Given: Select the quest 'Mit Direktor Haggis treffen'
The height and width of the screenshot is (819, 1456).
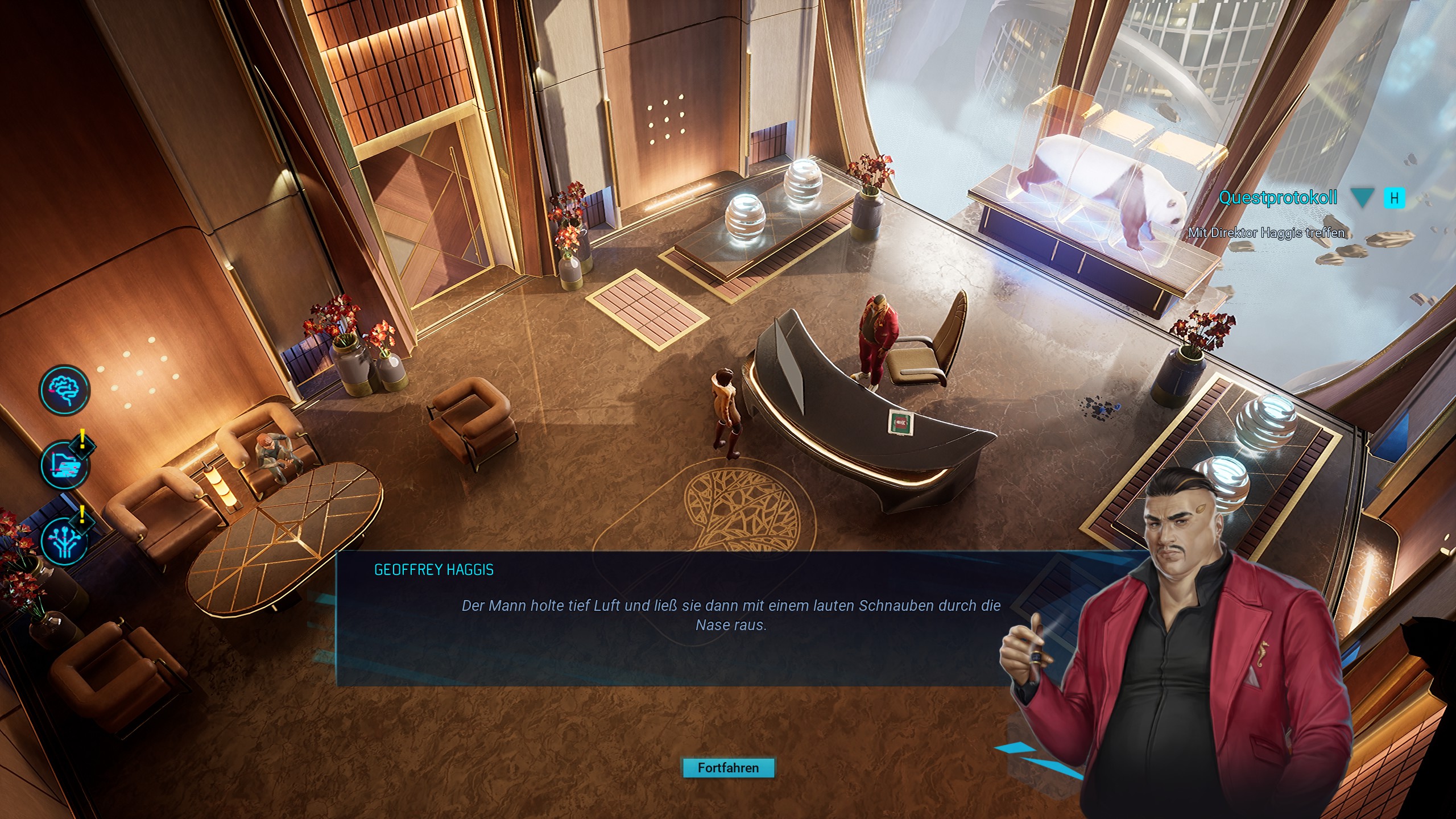Looking at the screenshot, I should click(1266, 233).
